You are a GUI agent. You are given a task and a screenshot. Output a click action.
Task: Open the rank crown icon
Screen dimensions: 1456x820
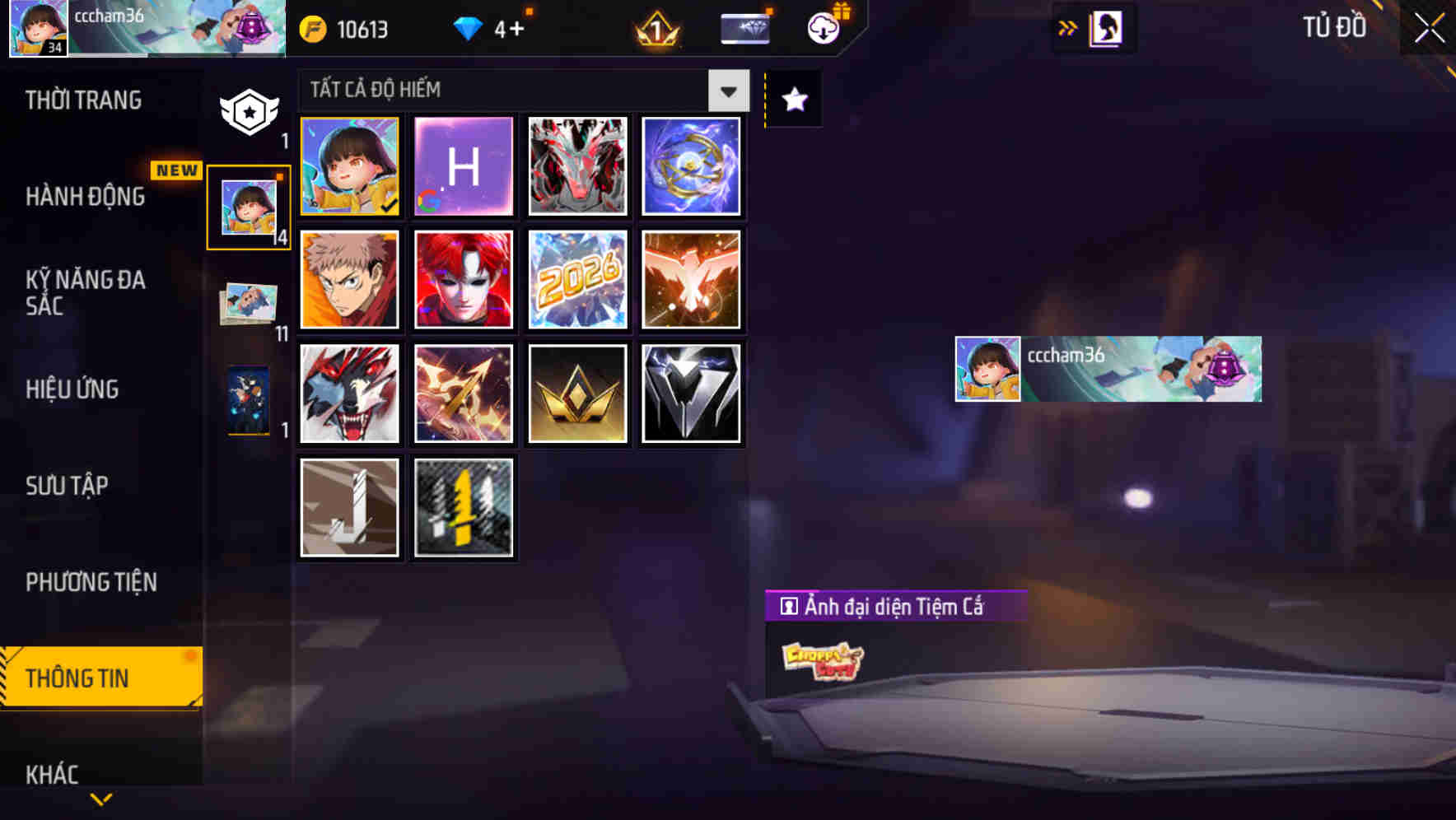coord(655,28)
